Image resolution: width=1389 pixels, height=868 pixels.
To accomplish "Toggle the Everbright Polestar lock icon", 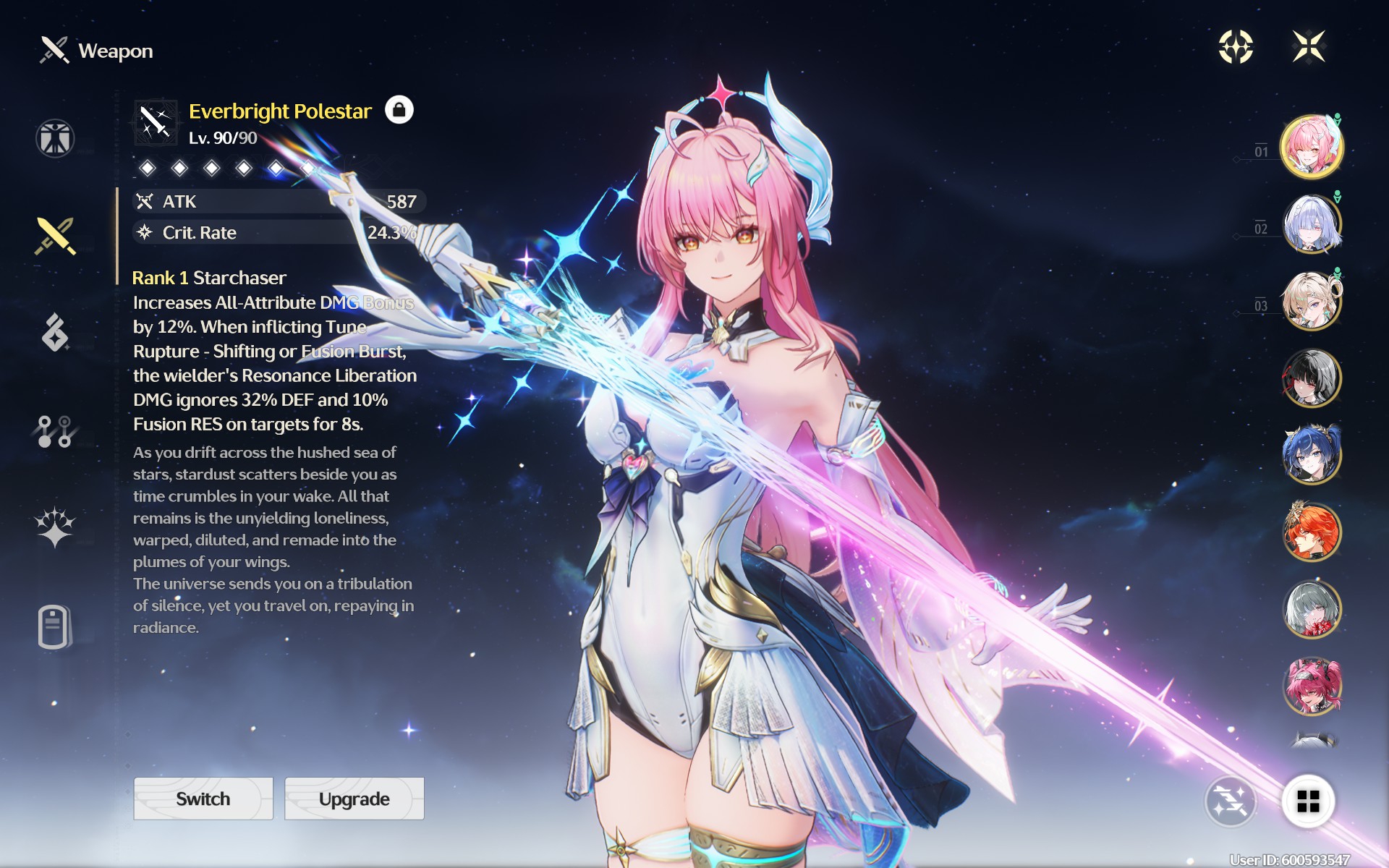I will [399, 110].
